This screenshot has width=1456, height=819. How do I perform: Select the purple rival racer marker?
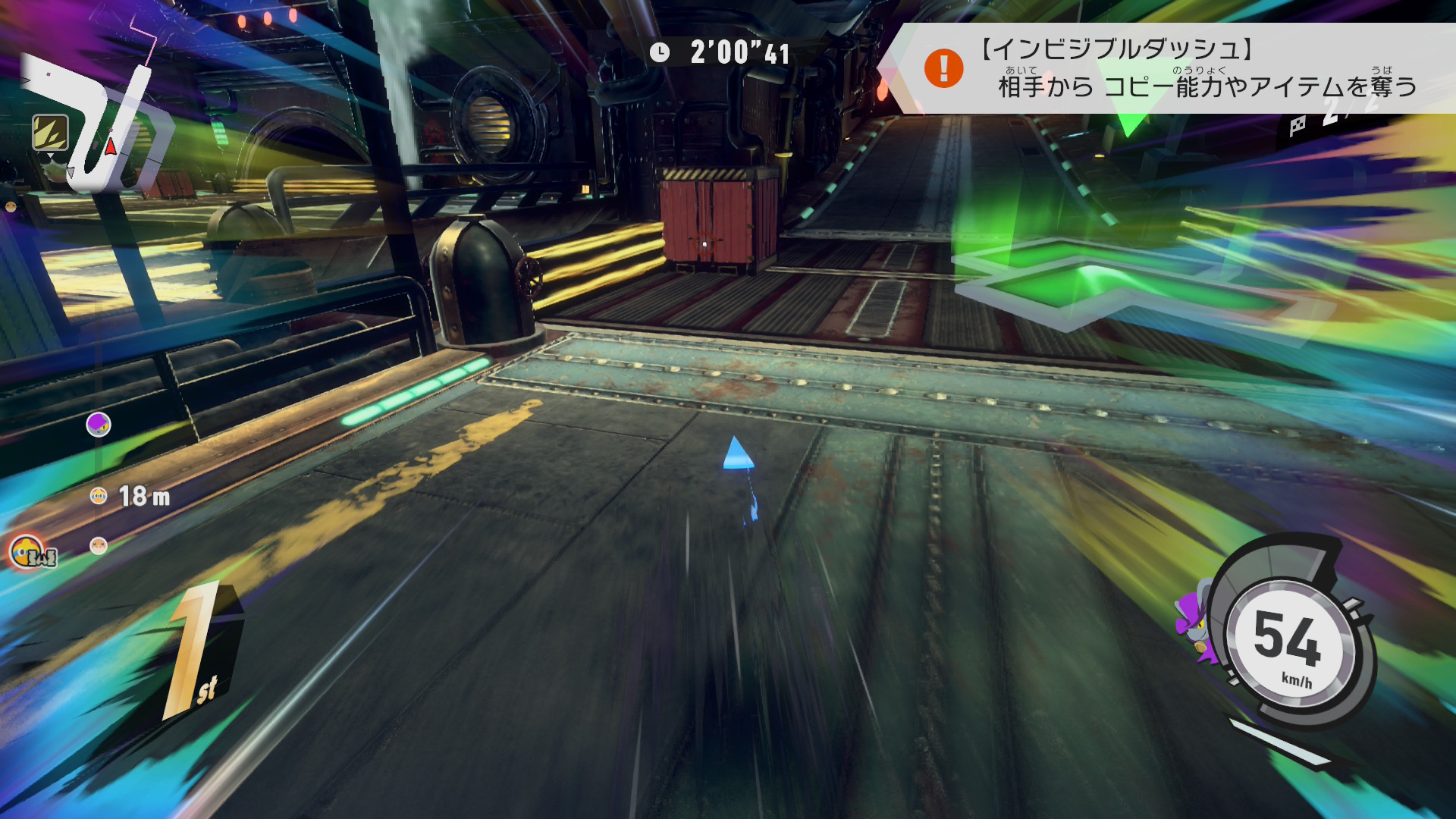click(99, 425)
